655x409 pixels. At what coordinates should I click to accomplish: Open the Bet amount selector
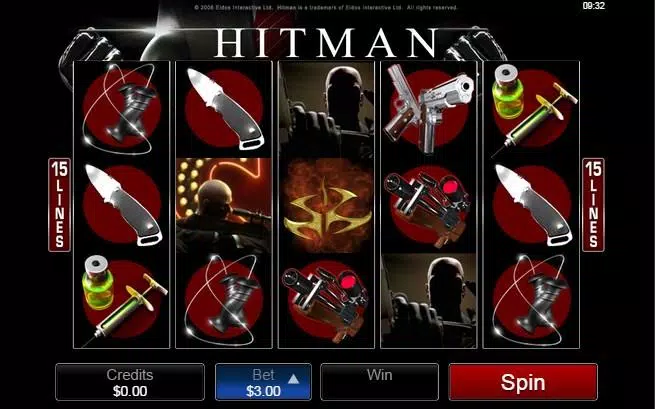click(263, 382)
